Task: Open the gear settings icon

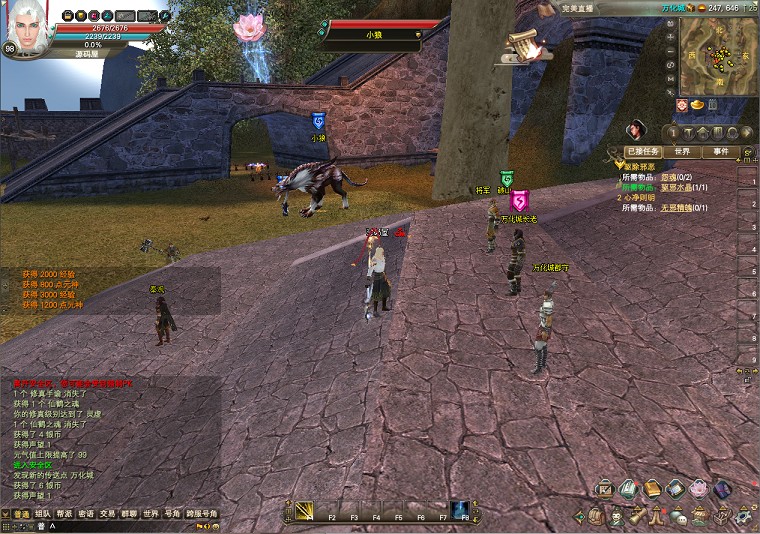Action: pos(744,516)
